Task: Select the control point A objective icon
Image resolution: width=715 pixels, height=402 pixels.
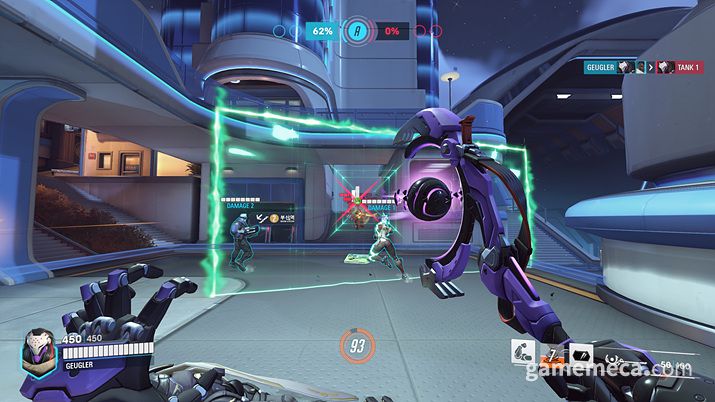Action: coord(357,31)
